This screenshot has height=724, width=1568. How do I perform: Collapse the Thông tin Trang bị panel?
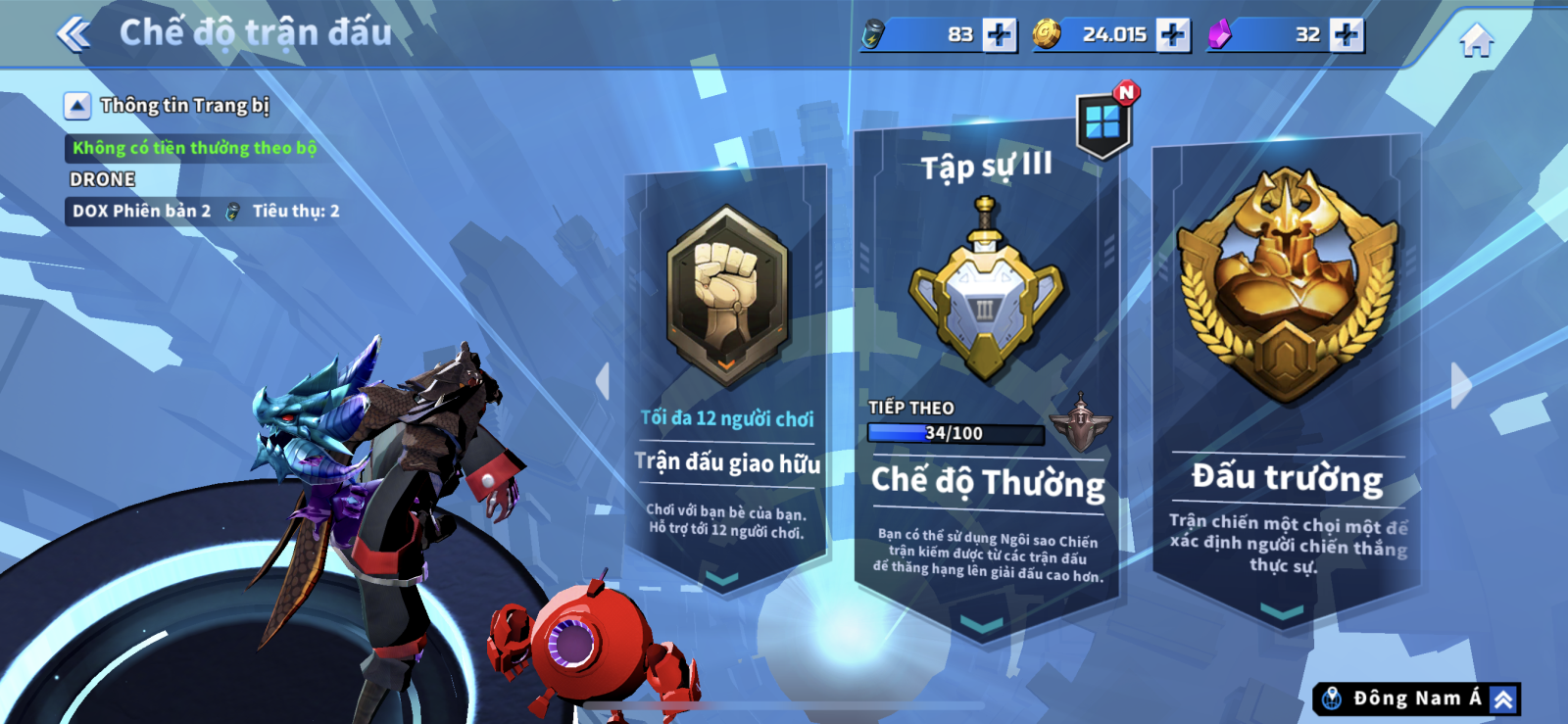(x=77, y=106)
